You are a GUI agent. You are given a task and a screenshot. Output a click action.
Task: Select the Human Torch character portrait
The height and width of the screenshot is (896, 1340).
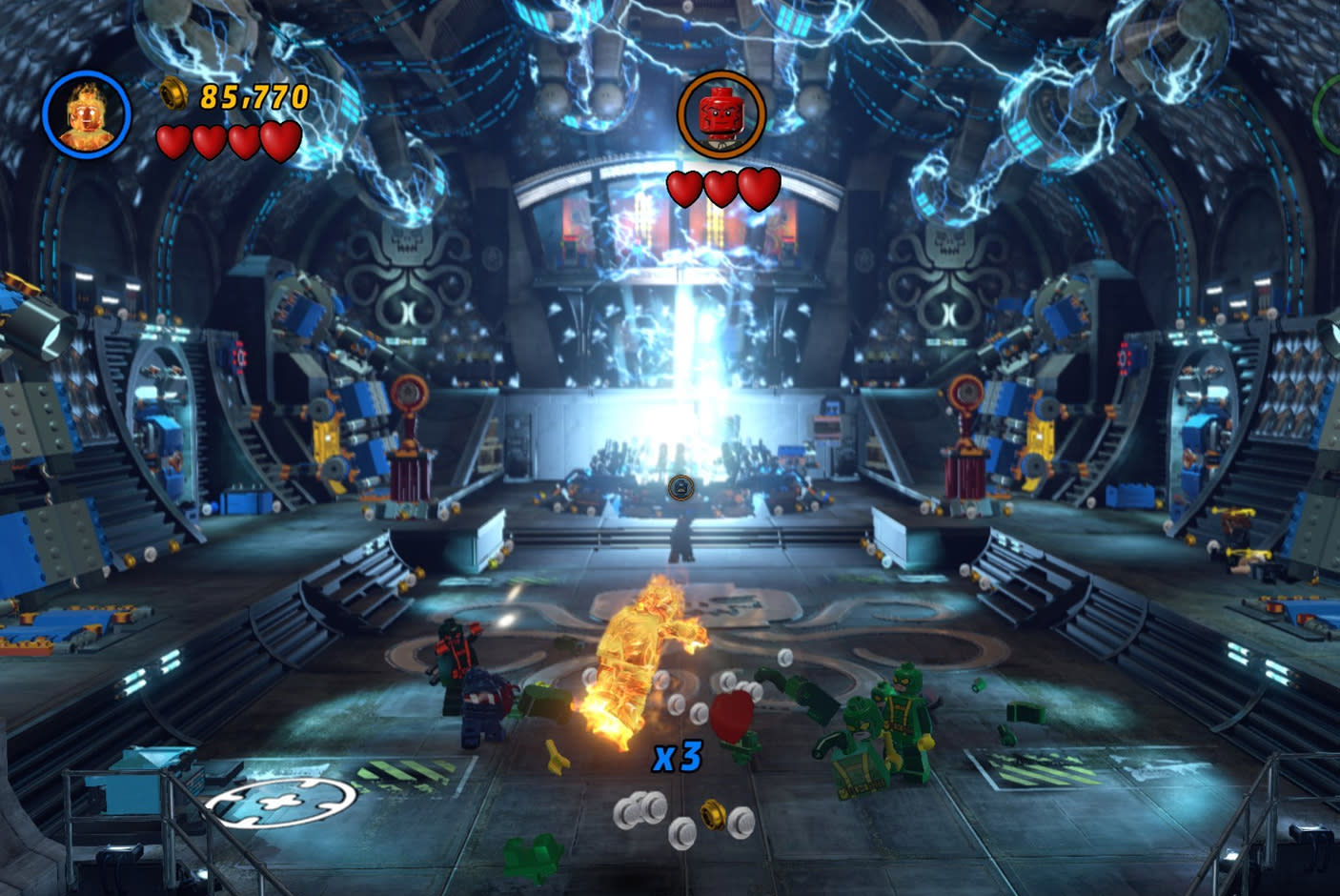coord(86,114)
